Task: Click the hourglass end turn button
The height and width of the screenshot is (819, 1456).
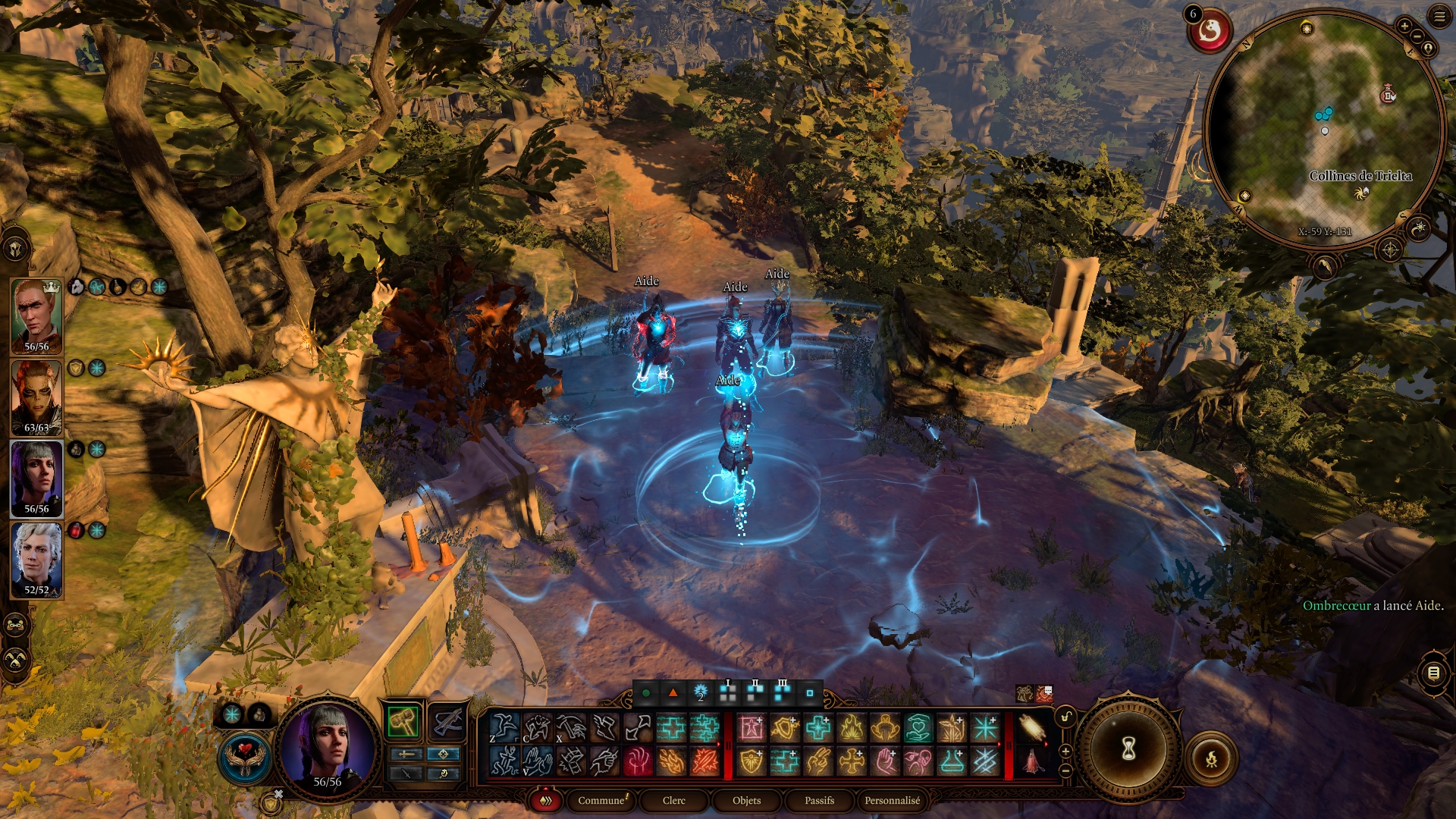Action: pyautogui.click(x=1128, y=749)
